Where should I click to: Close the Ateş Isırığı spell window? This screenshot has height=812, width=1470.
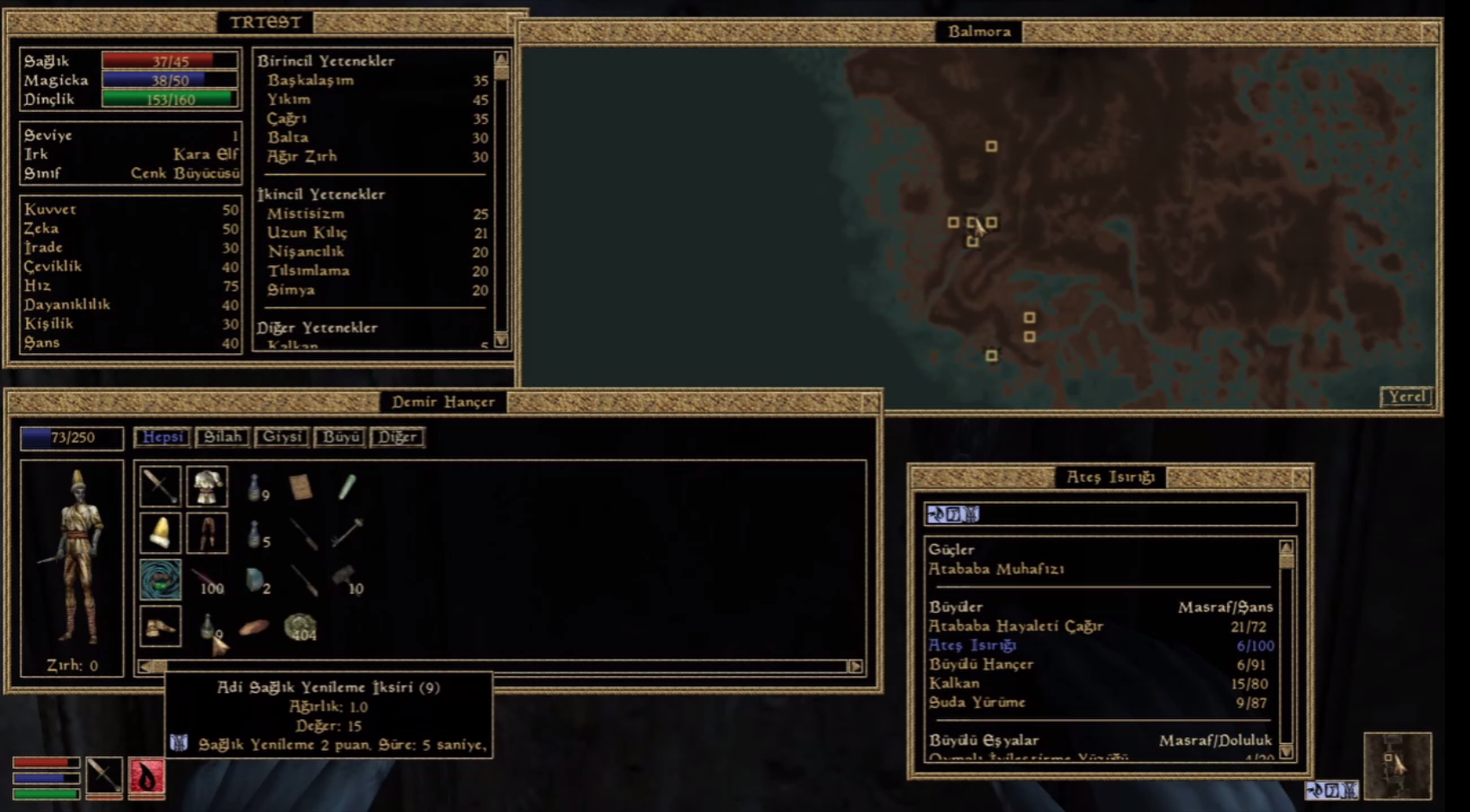(1300, 477)
